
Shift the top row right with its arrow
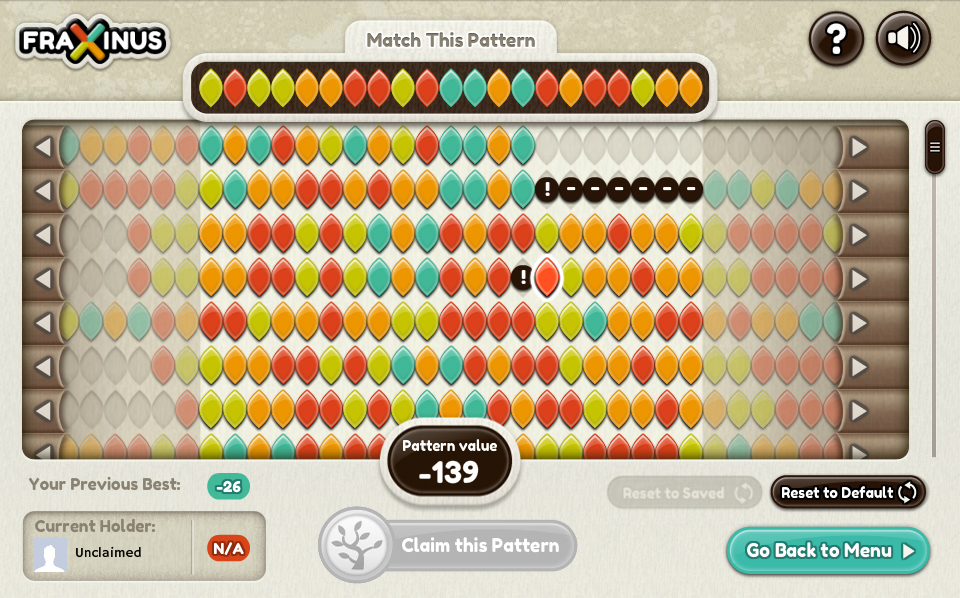(x=859, y=147)
